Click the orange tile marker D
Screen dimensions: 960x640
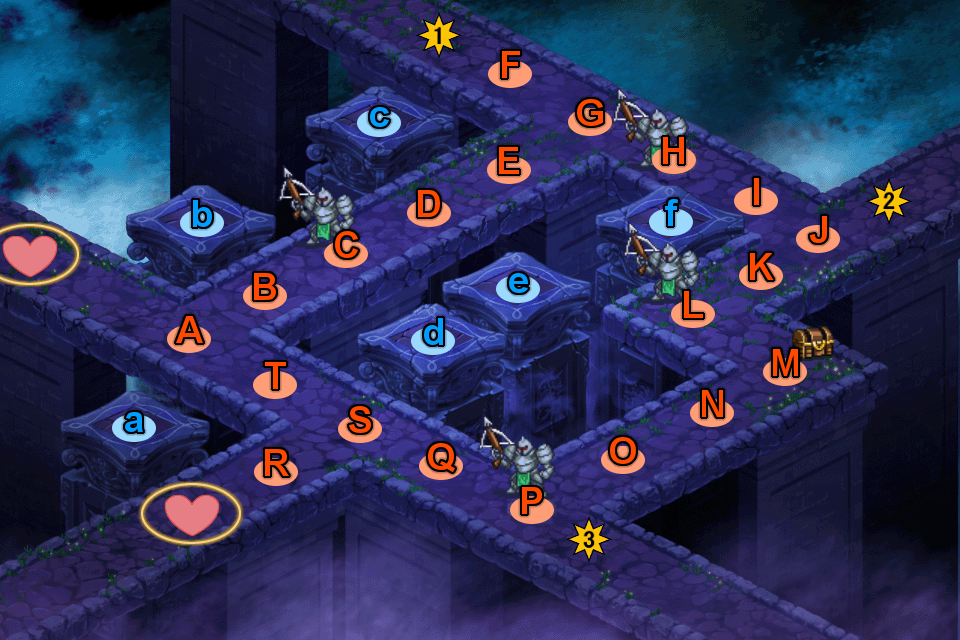point(428,207)
